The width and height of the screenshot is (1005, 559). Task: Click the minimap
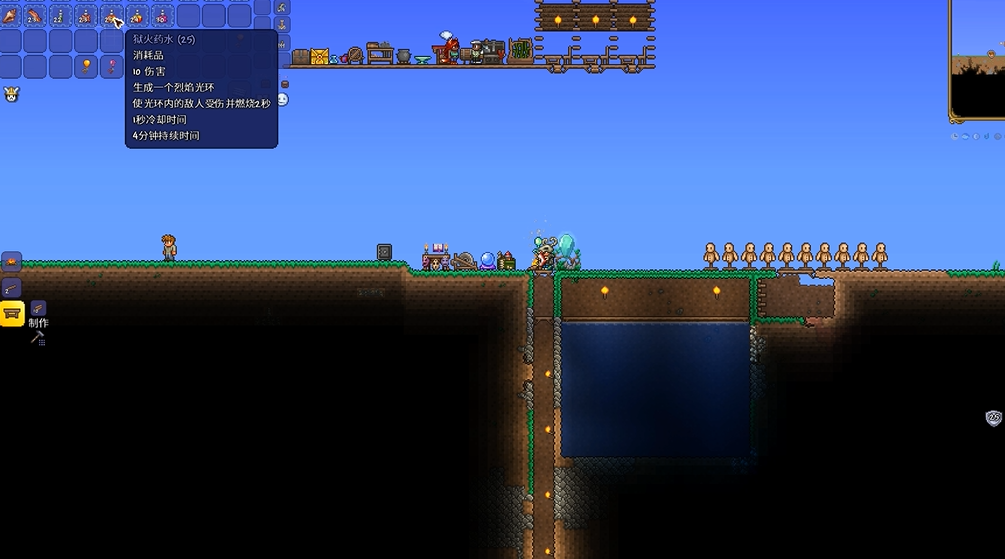[x=976, y=60]
